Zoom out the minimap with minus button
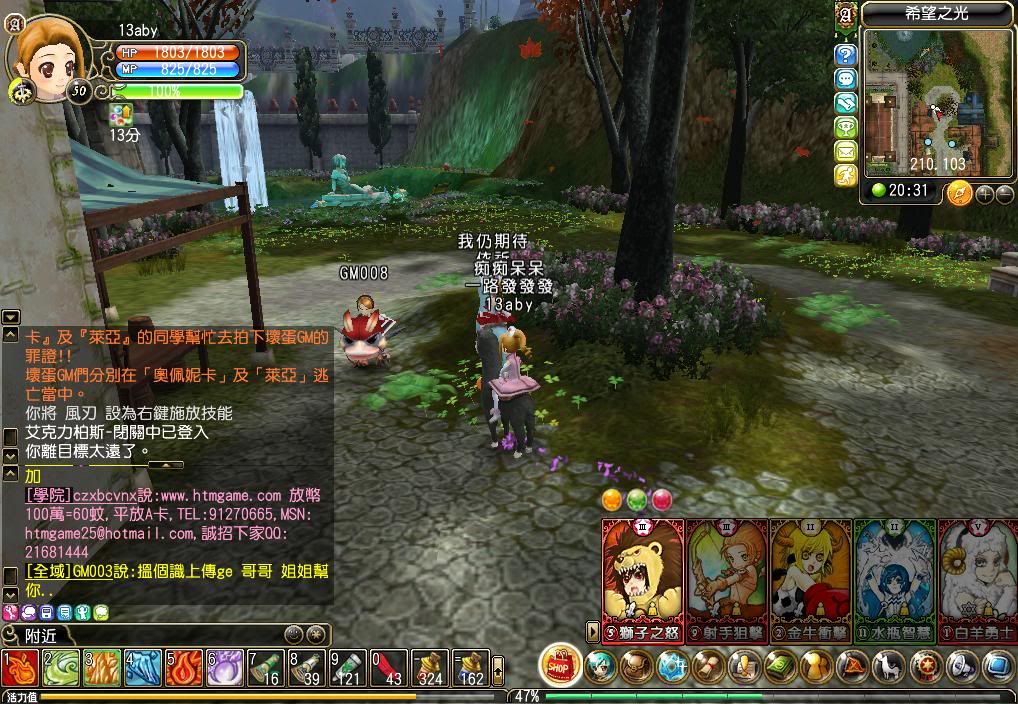 point(1003,193)
